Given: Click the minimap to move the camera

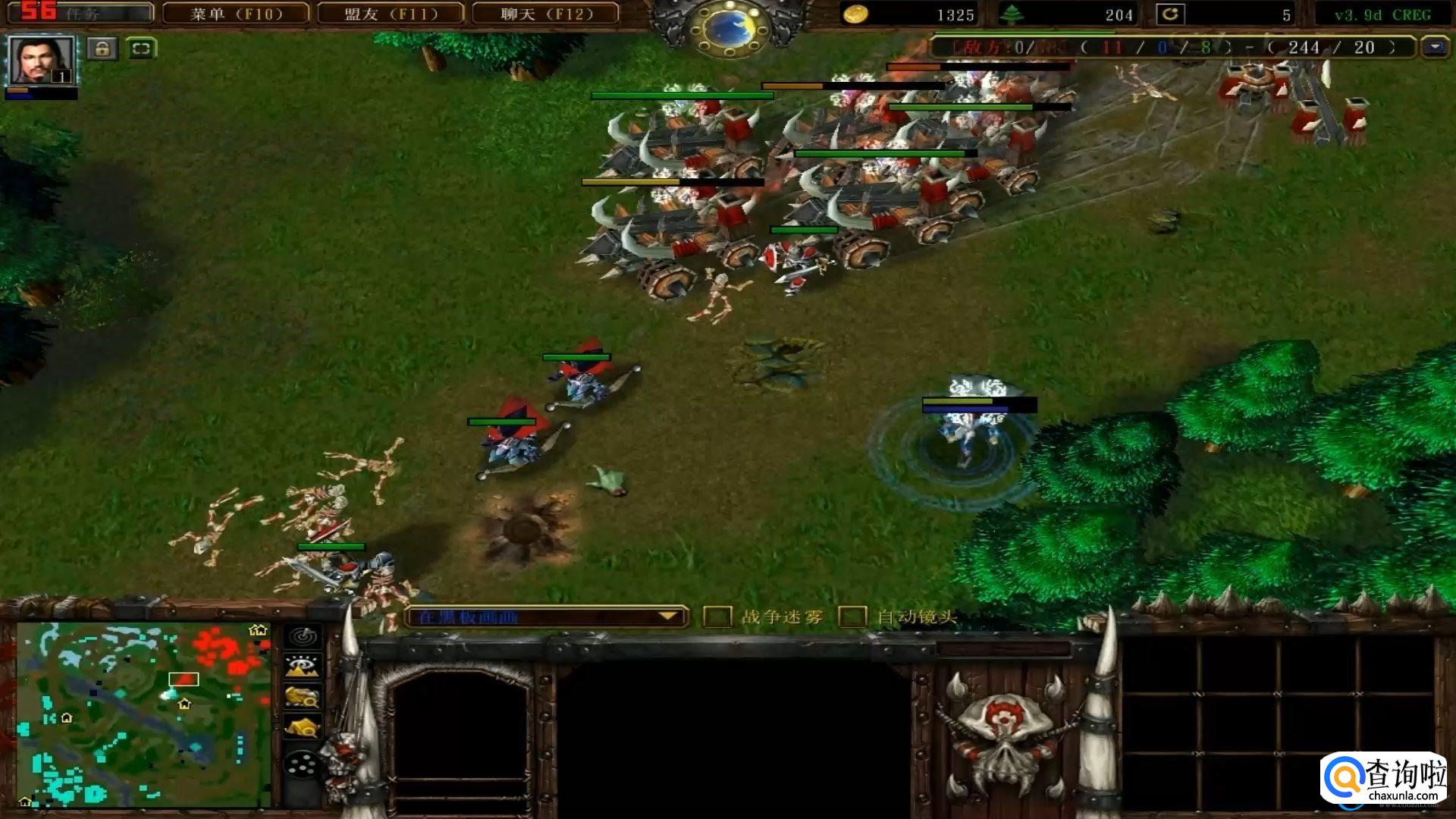Looking at the screenshot, I should (144, 714).
